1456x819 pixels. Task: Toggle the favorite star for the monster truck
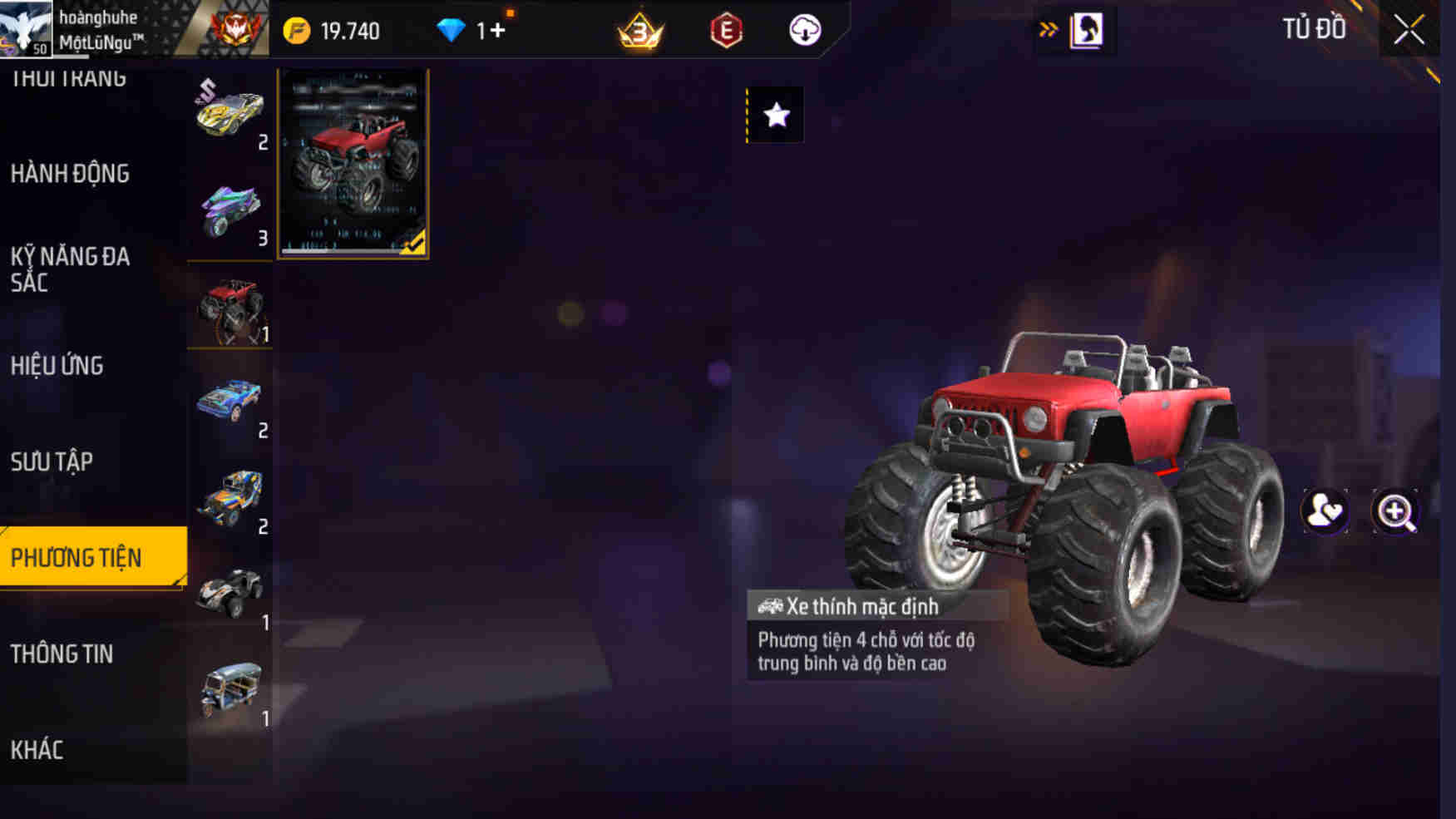(775, 115)
